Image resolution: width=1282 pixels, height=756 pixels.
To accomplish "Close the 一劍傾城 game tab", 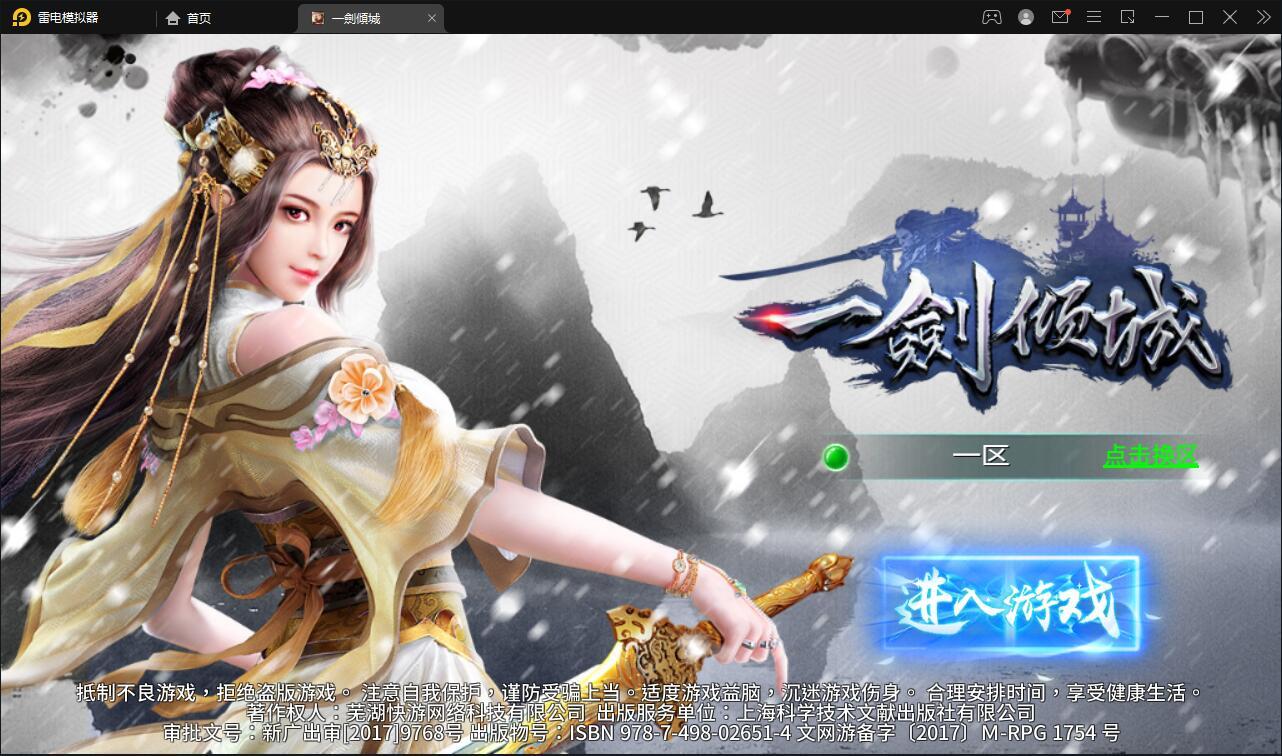I will [432, 17].
